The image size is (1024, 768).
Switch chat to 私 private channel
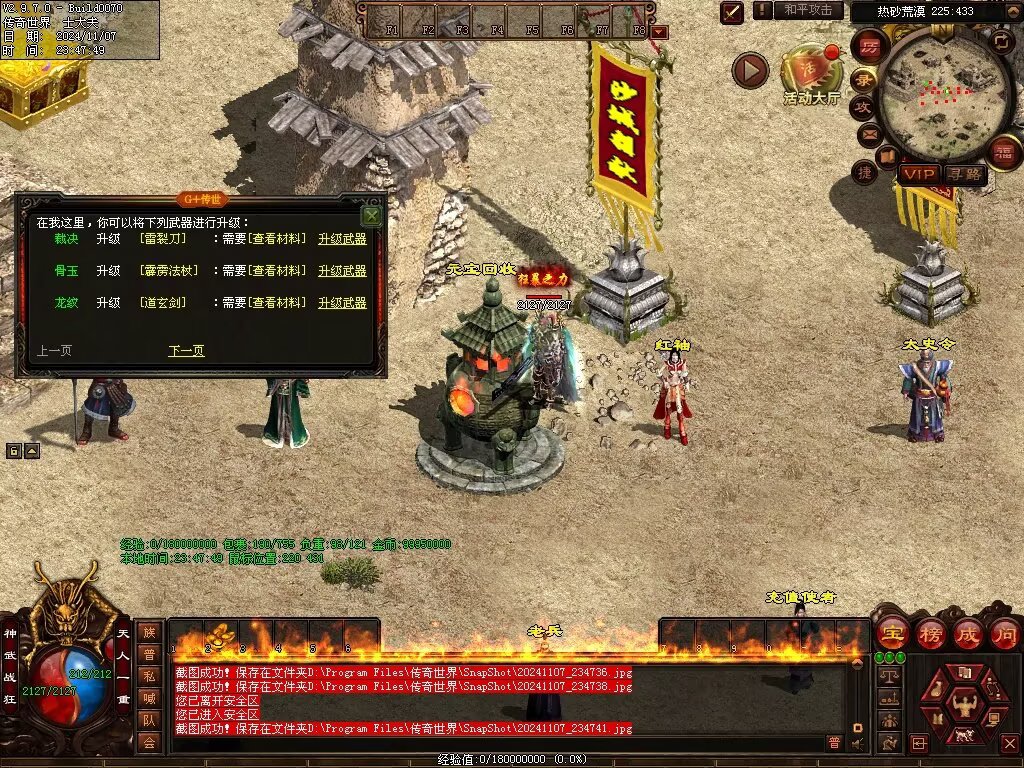click(x=148, y=675)
